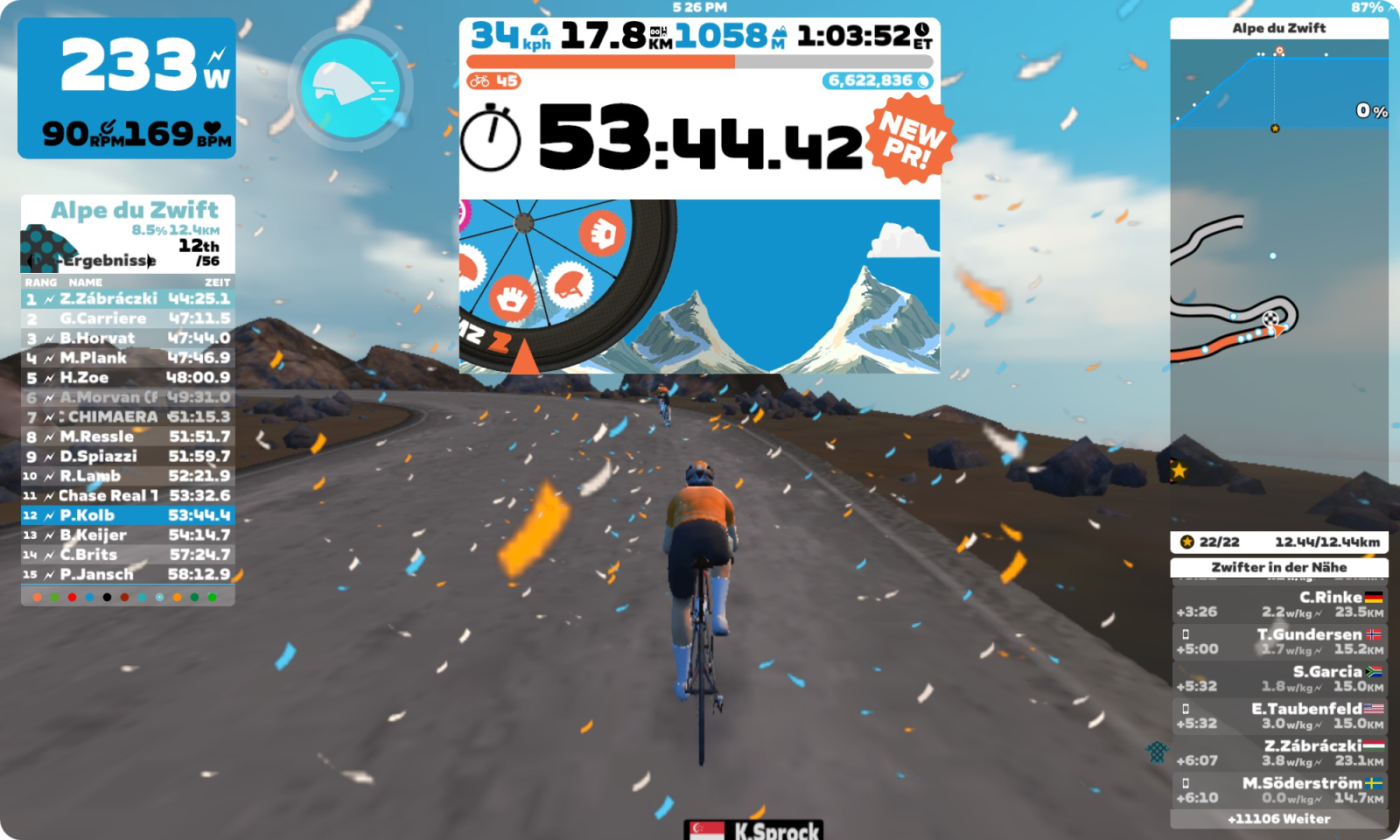Choose T.Gundersen in nearby riders
Viewport: 1400px width, 840px height.
[1278, 641]
